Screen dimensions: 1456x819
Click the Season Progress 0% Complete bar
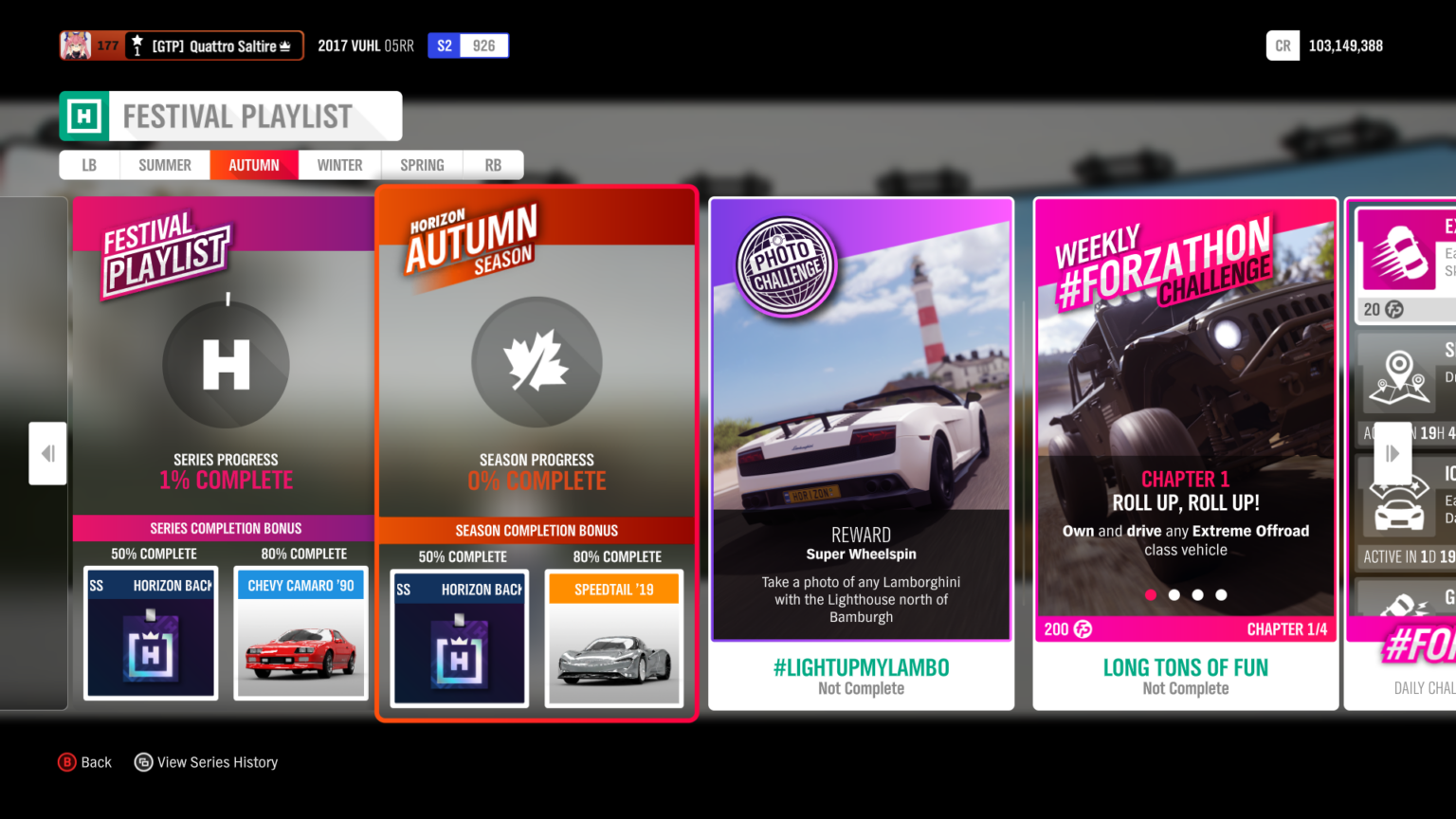coord(537,470)
